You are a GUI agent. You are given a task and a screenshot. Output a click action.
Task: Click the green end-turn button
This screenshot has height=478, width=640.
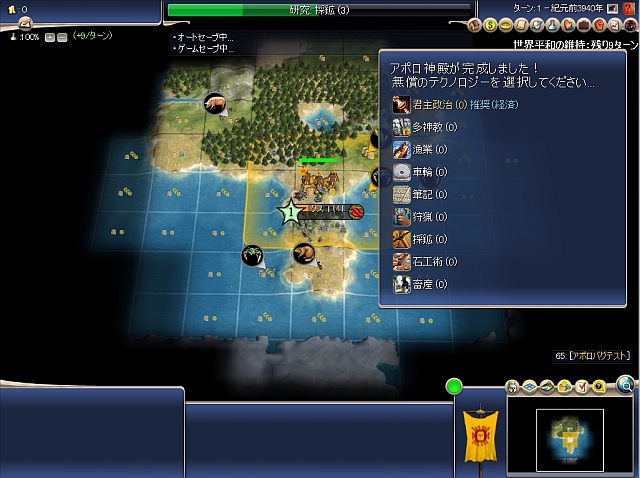coord(454,386)
